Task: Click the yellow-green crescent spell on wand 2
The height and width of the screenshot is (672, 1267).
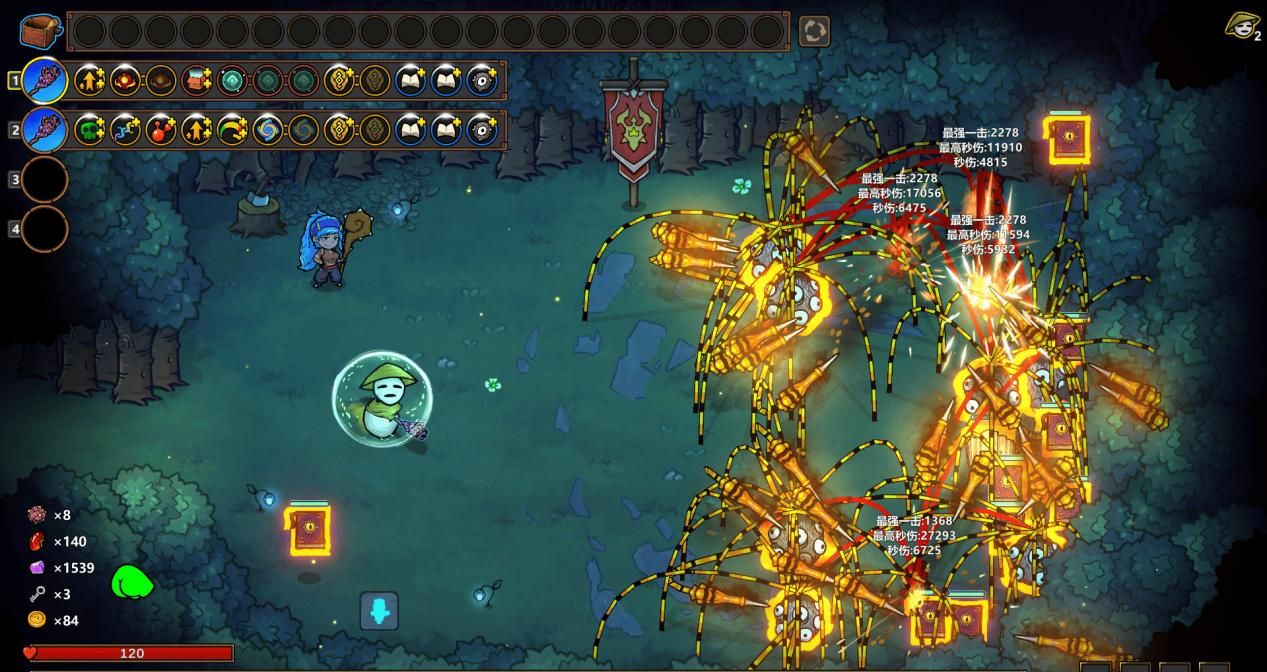Action: click(232, 130)
